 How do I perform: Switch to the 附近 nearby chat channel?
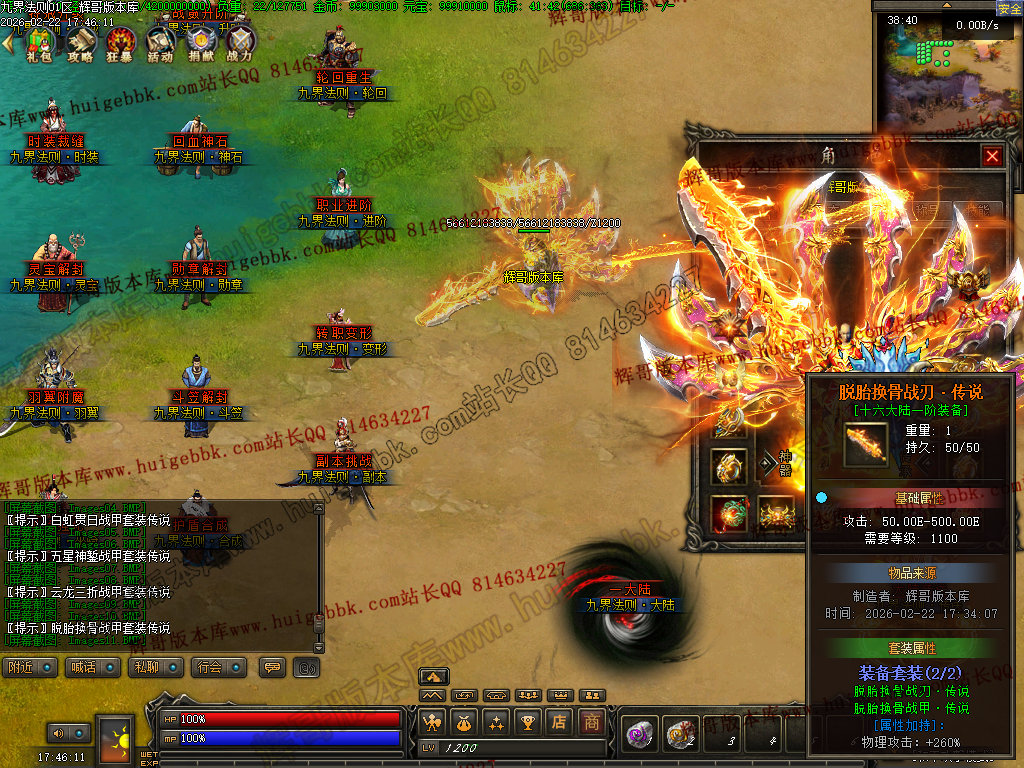coord(31,667)
